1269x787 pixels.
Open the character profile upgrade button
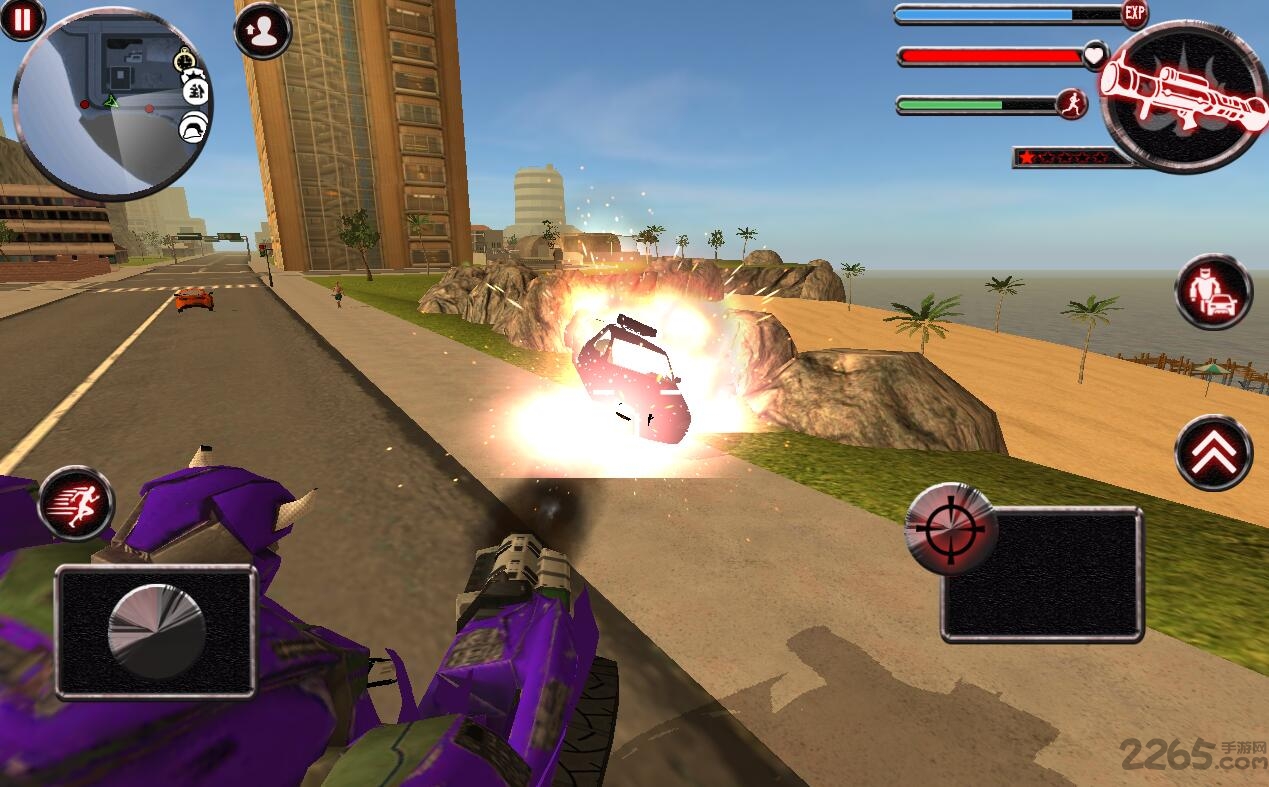tap(262, 32)
